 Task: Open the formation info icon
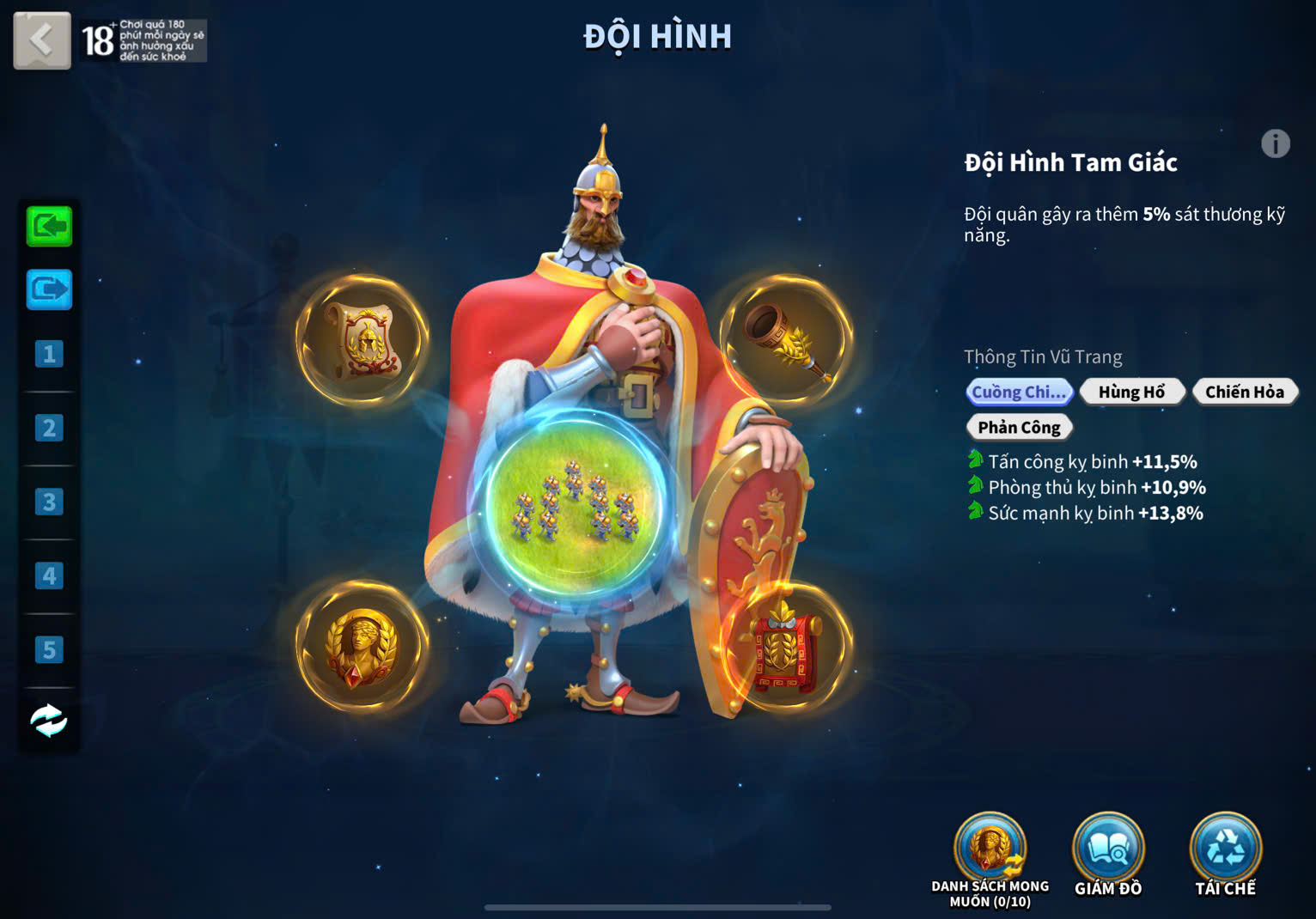click(1275, 143)
